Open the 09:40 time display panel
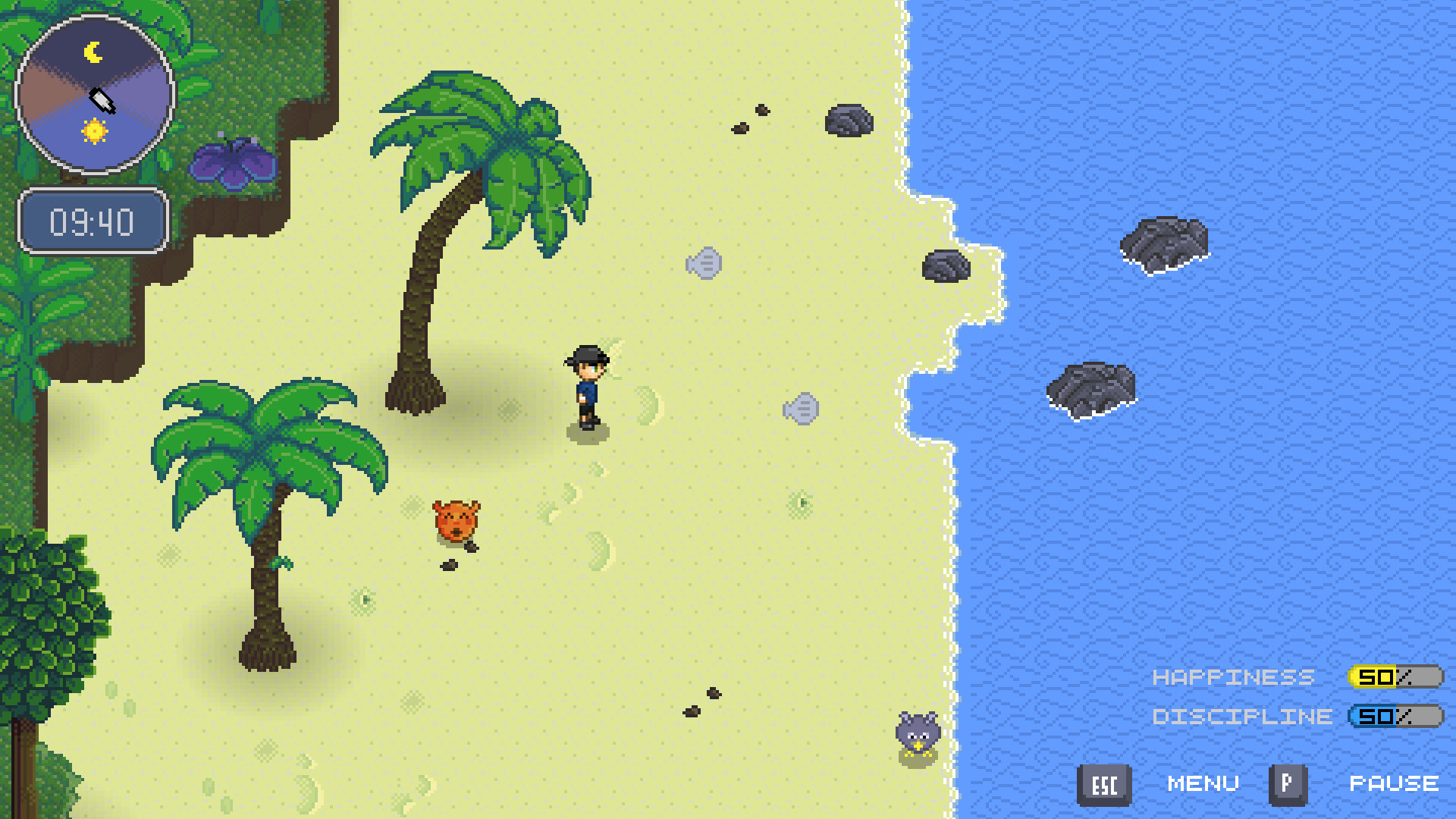 93,221
